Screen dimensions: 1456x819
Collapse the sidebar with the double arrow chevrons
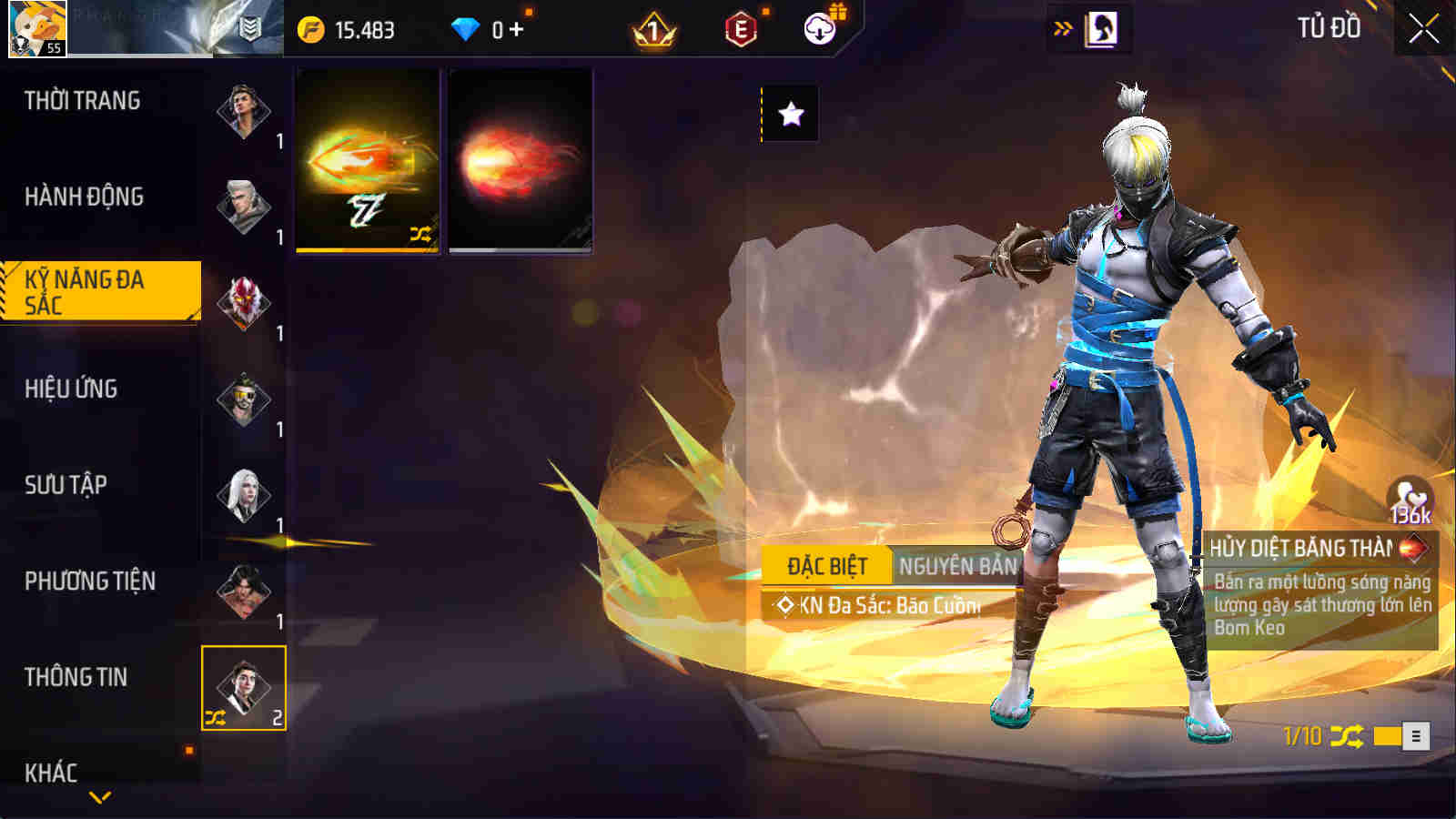(x=1061, y=26)
